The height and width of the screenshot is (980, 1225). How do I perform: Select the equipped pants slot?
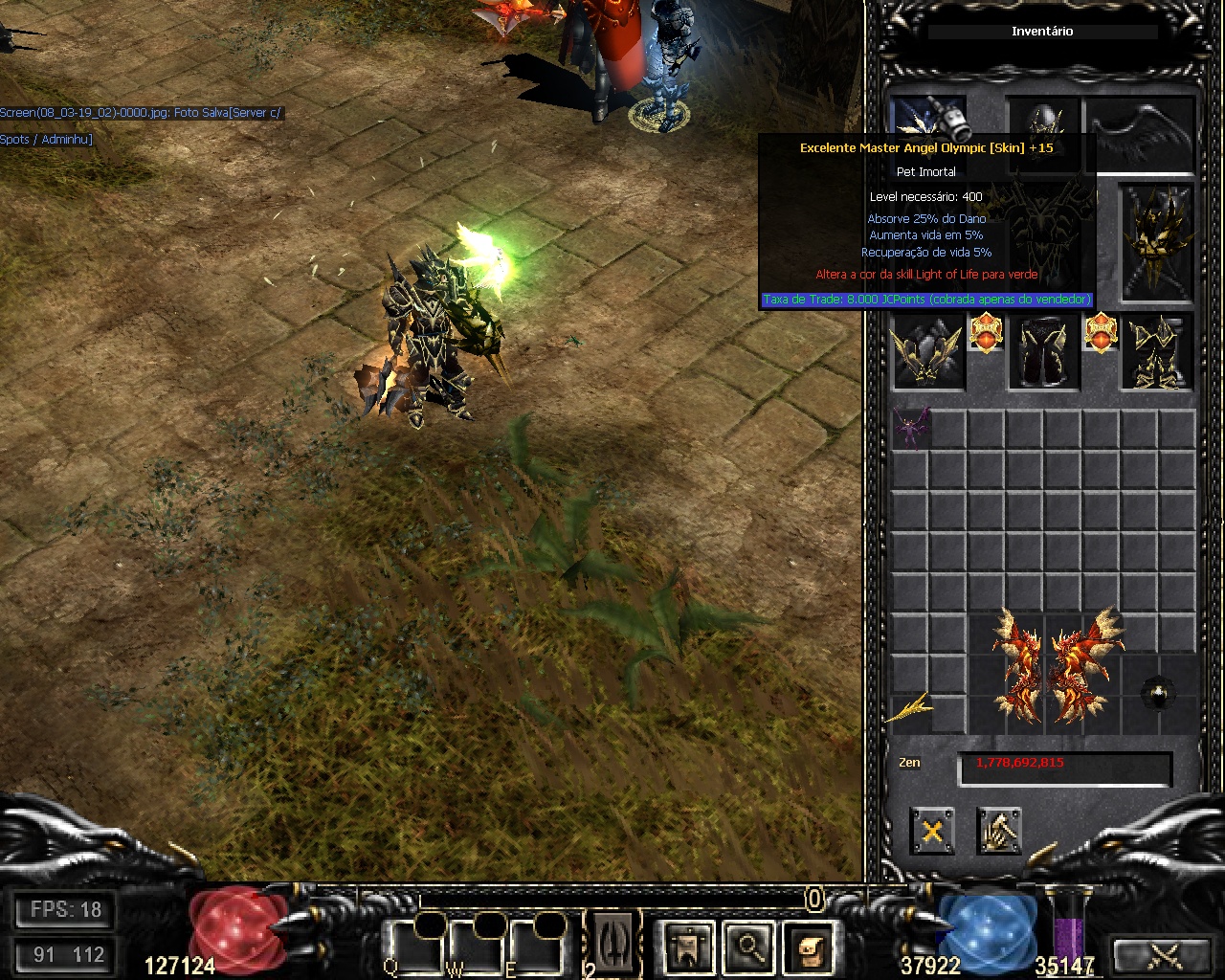point(1043,352)
